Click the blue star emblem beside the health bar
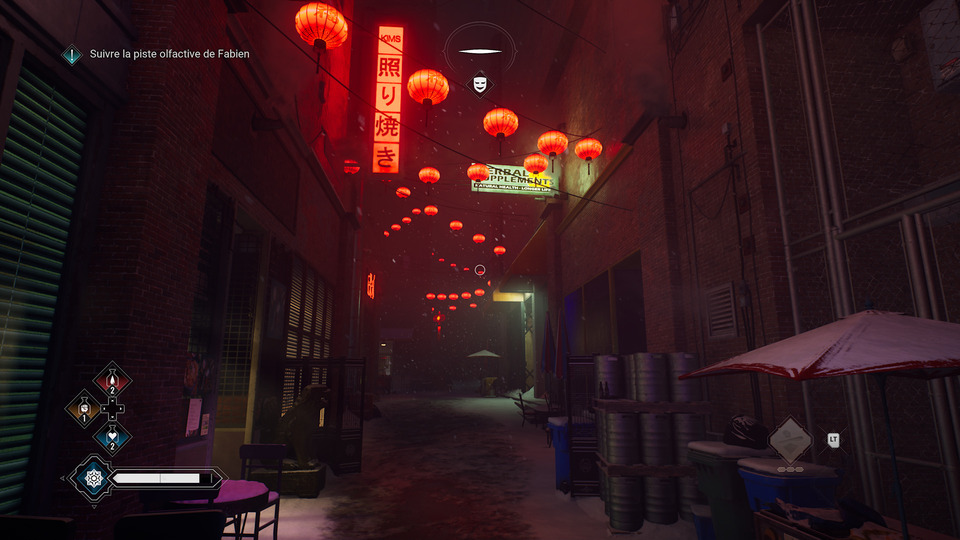Screen dimensions: 960x540 click(x=91, y=478)
